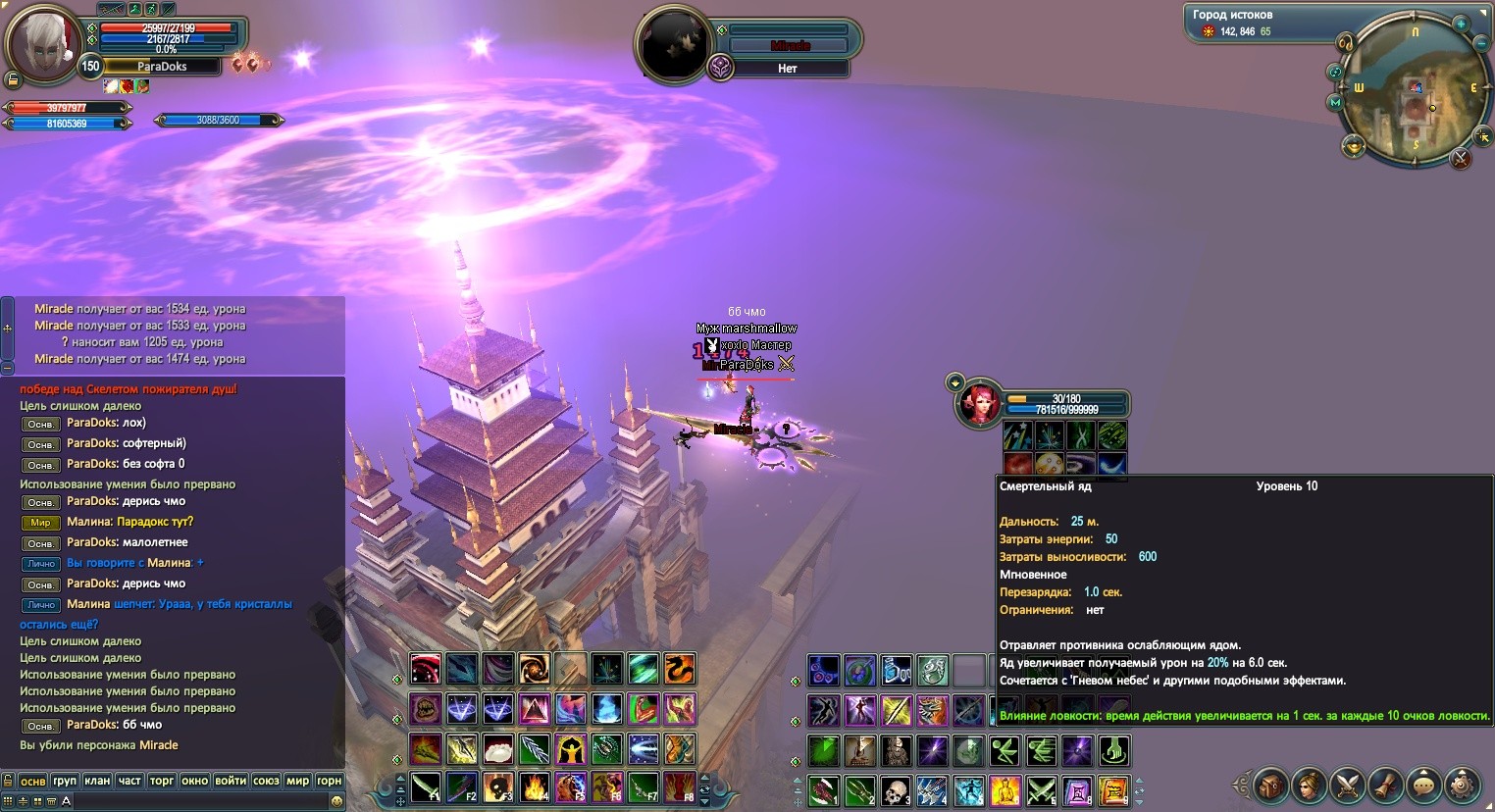Open the system settings gear button
Screen dimensions: 1495x812
pos(1463,785)
